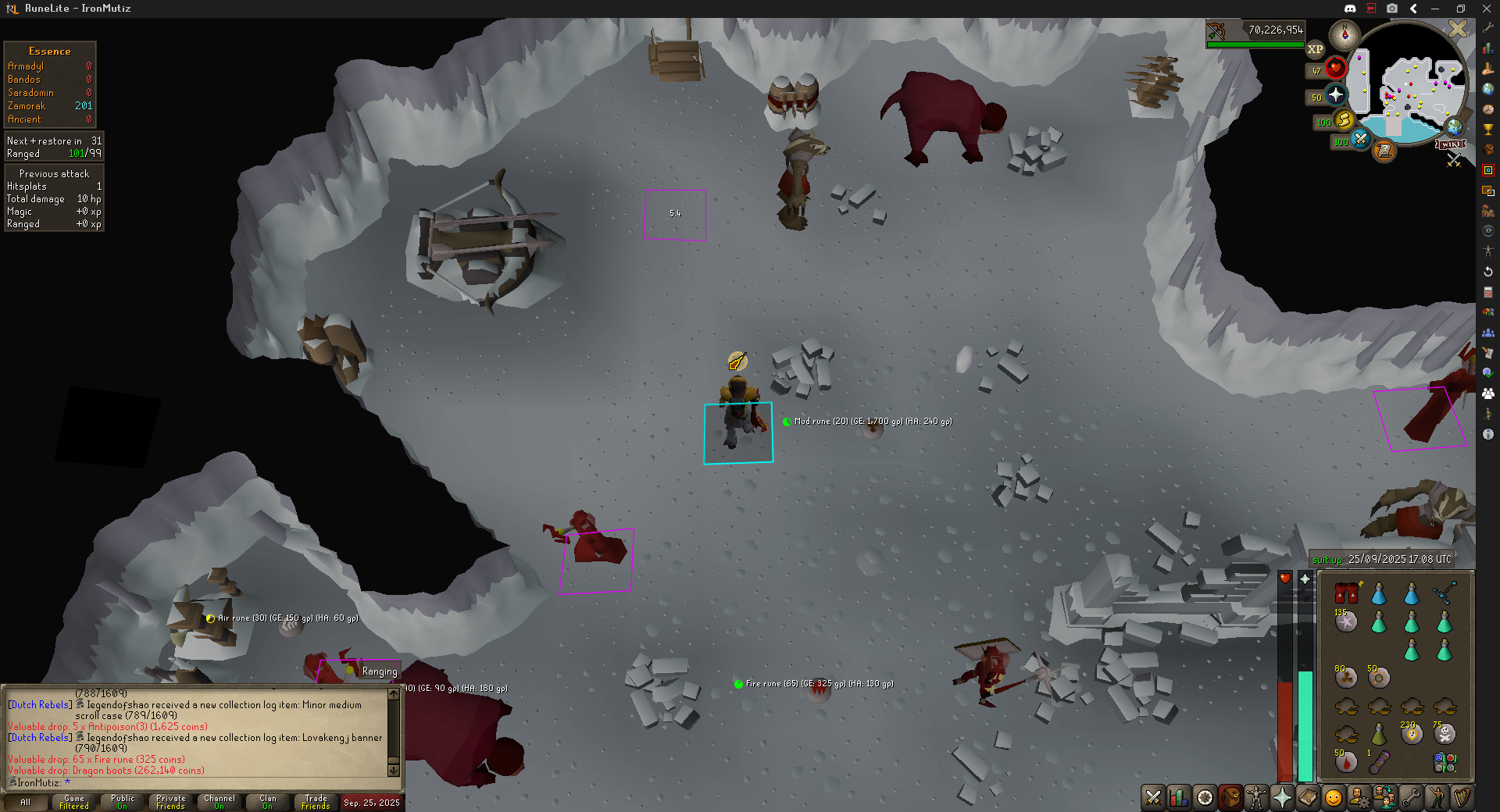This screenshot has width=1500, height=812.
Task: Toggle run with the boot energy orb
Action: click(x=1344, y=120)
